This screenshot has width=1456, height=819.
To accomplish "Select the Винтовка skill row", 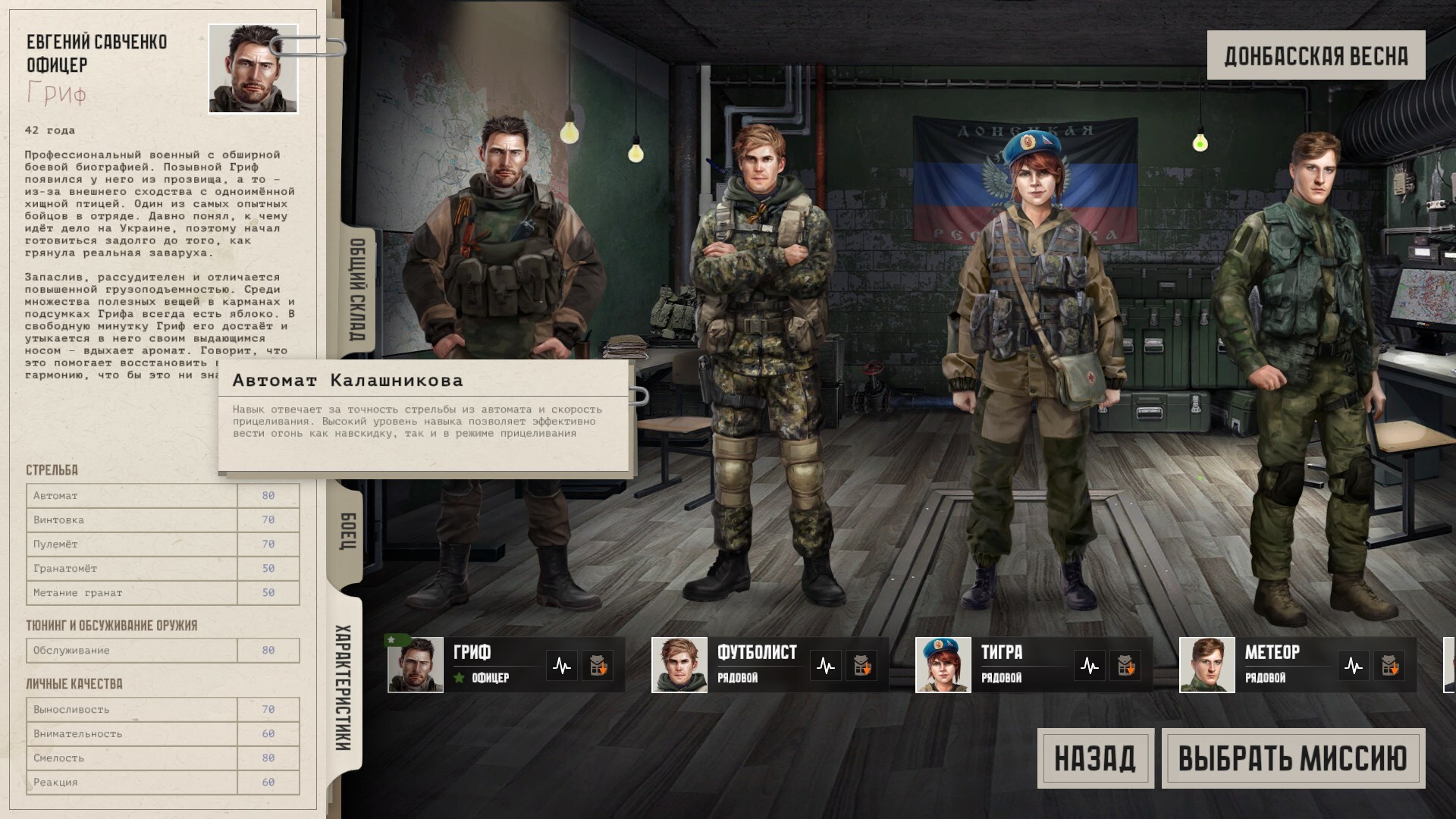I will (x=162, y=520).
